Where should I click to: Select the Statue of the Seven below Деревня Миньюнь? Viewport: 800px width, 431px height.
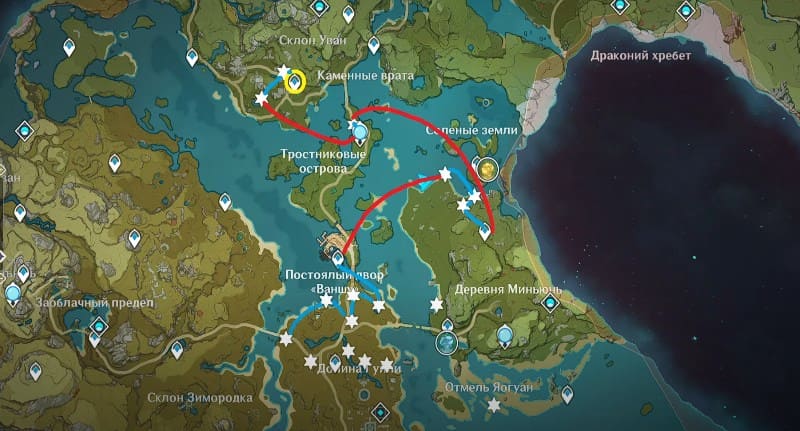coord(507,335)
